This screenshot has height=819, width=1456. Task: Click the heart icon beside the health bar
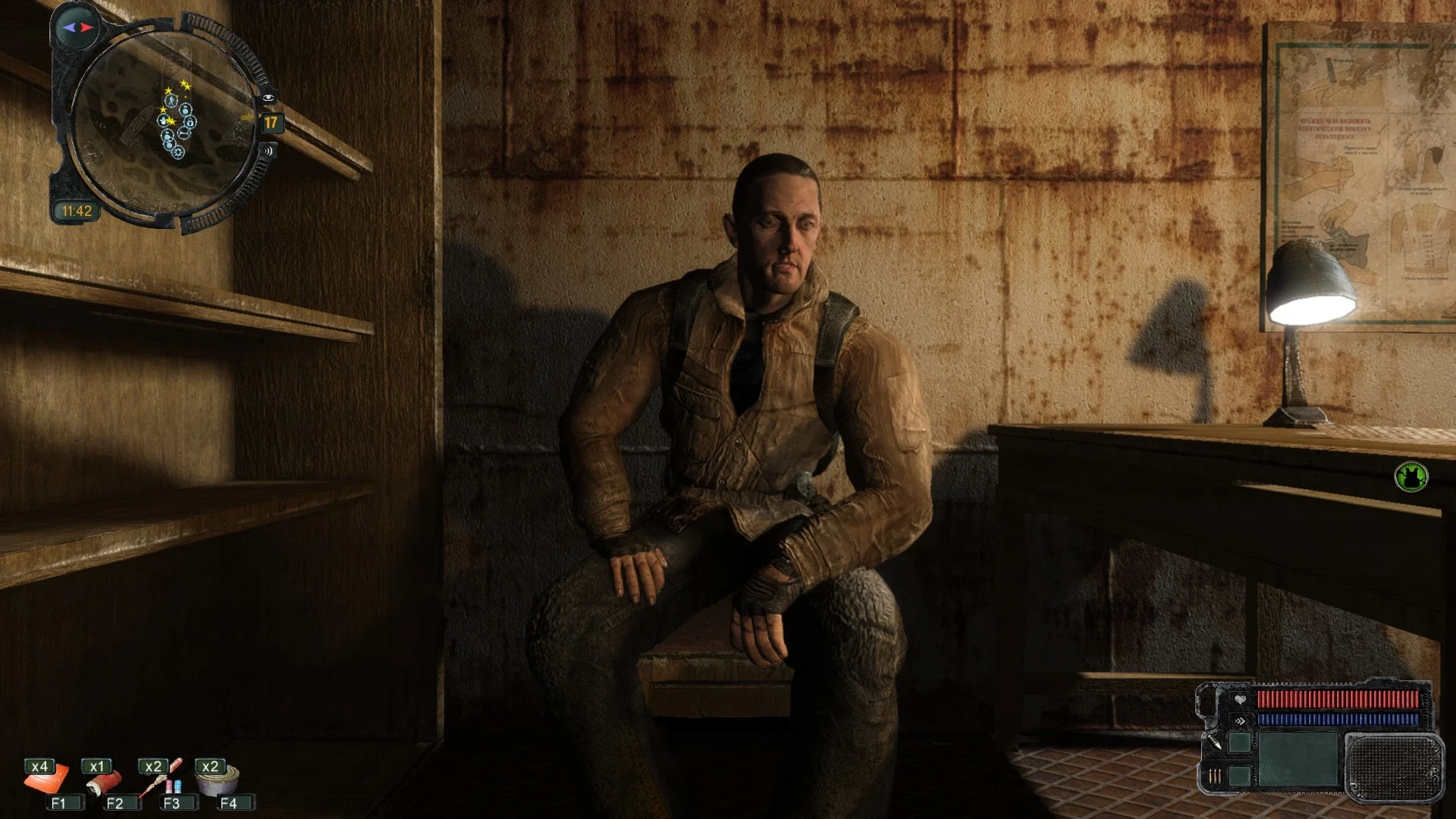tap(1239, 700)
